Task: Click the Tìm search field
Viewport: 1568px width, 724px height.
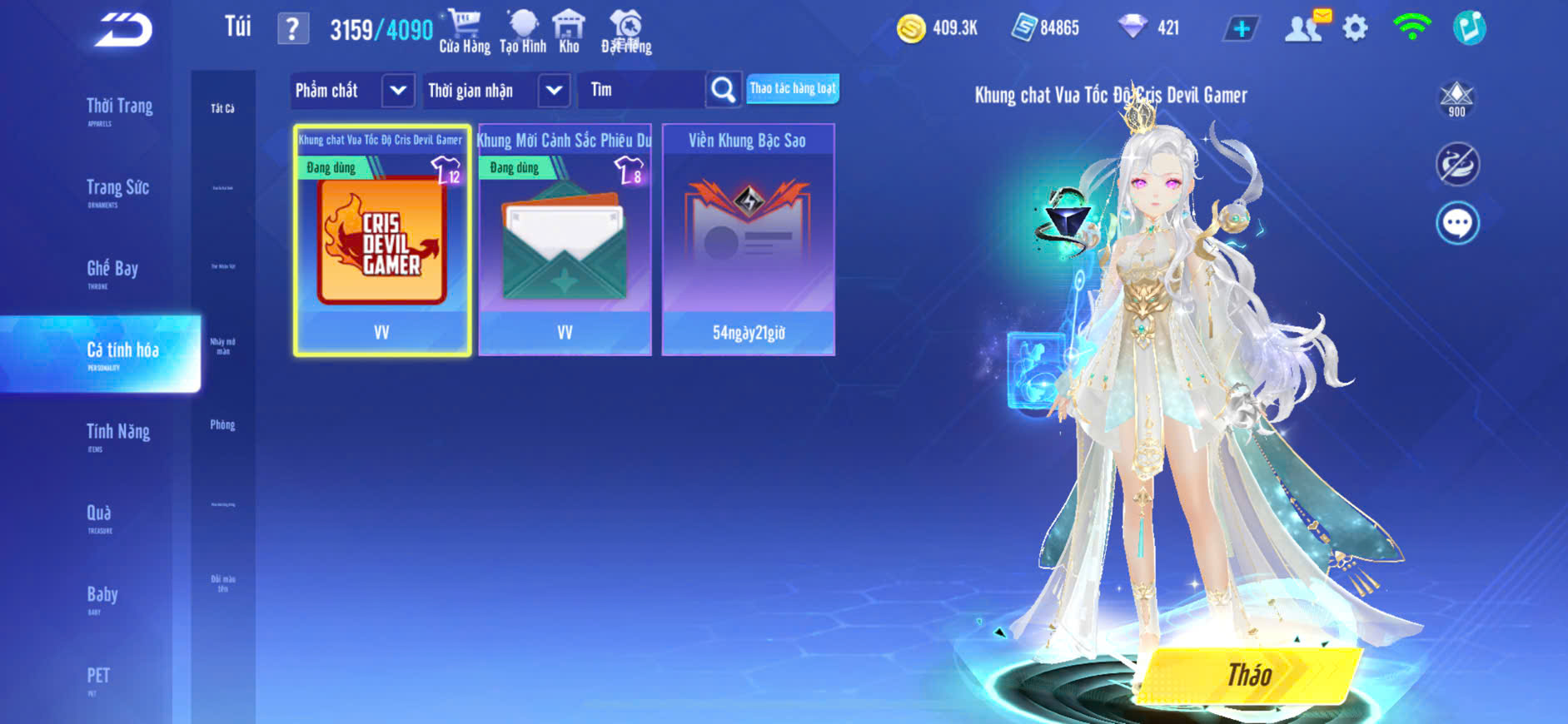Action: pos(641,90)
